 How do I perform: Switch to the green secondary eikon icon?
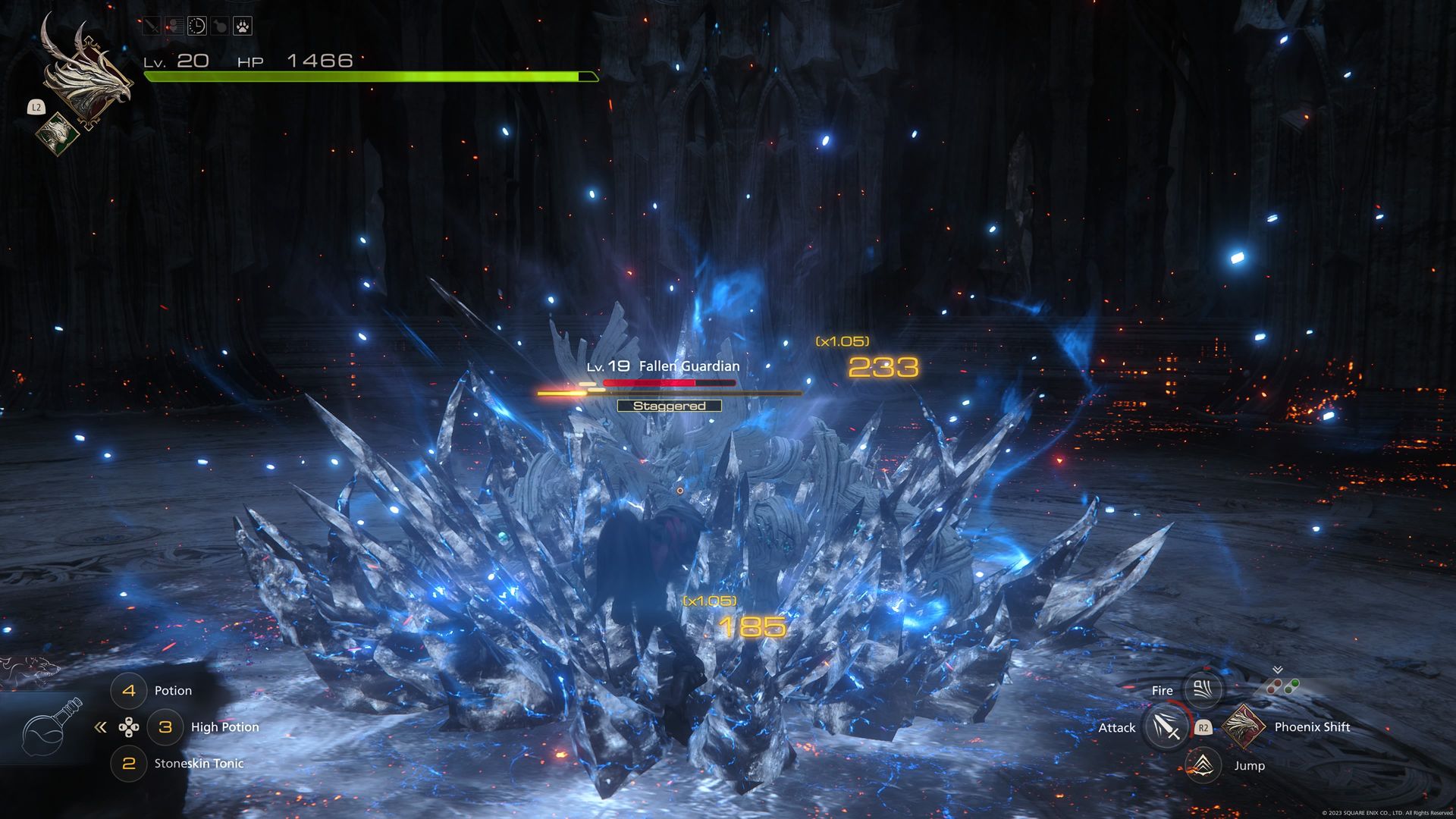click(58, 135)
